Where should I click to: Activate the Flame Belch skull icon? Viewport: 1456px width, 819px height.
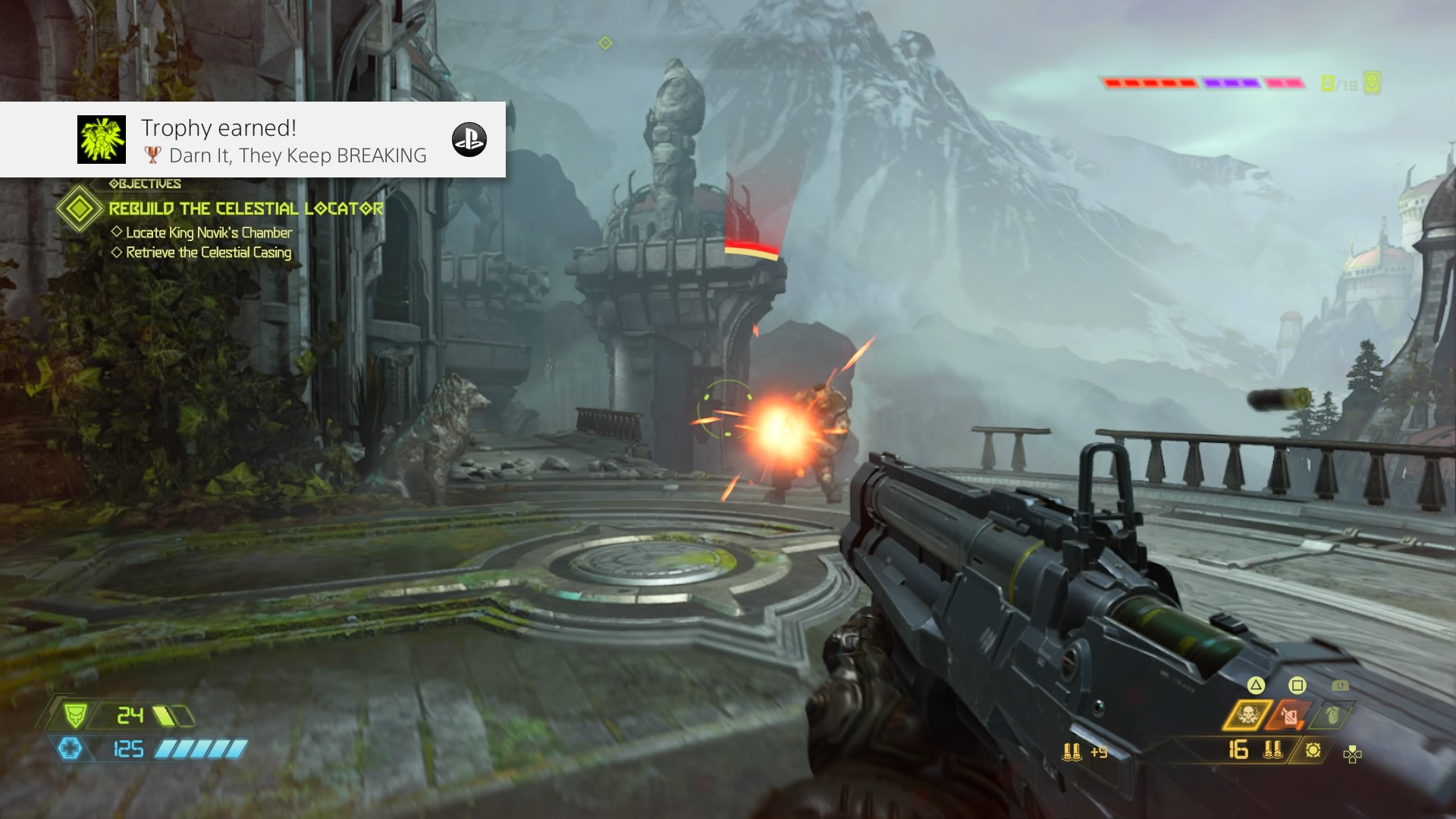point(1247,714)
